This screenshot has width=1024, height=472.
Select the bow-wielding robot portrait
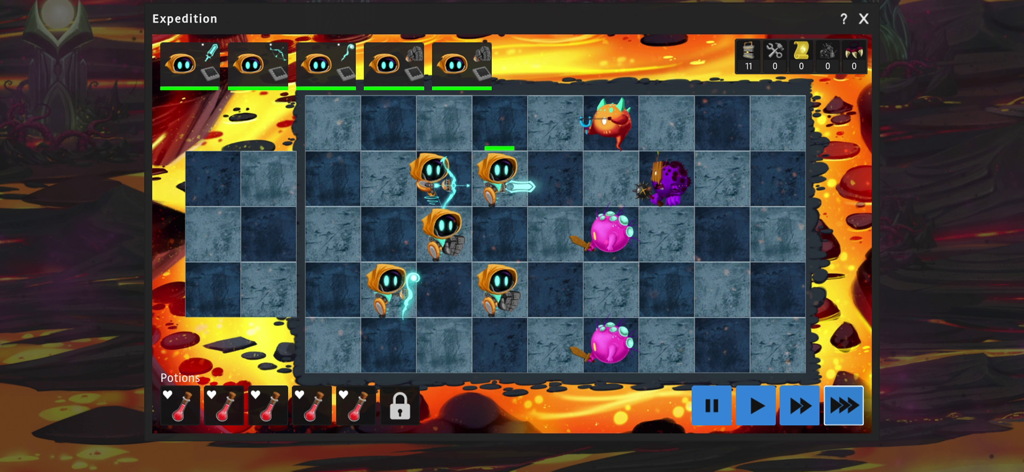[258, 64]
